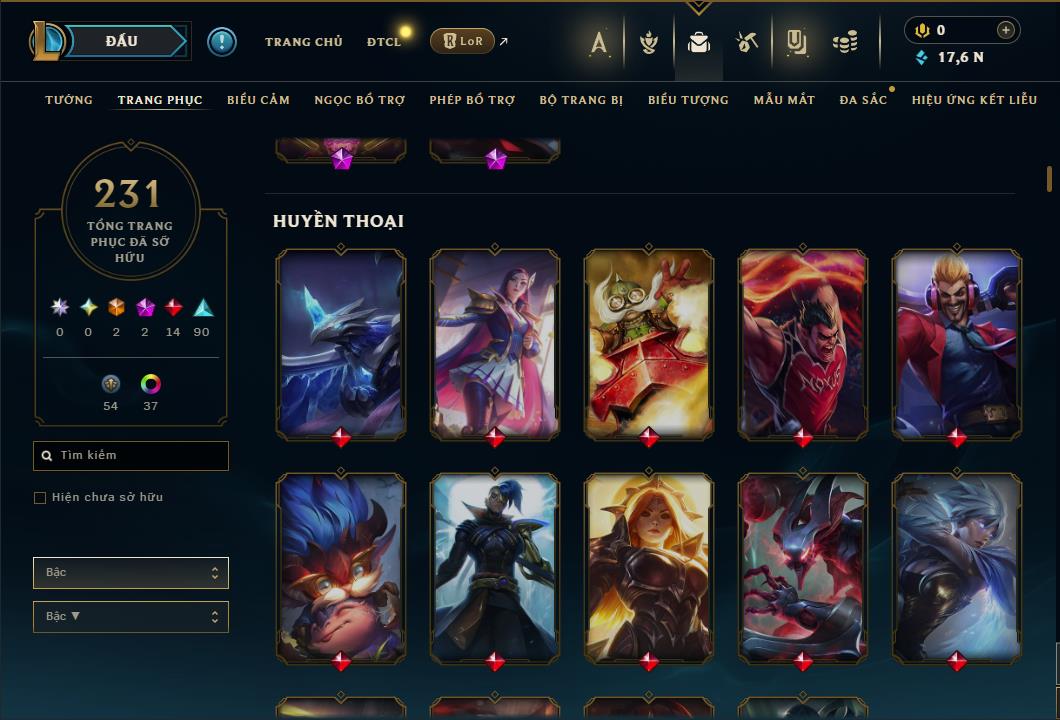Image resolution: width=1060 pixels, height=720 pixels.
Task: Go to the ĐTCL mode page
Action: click(x=384, y=42)
